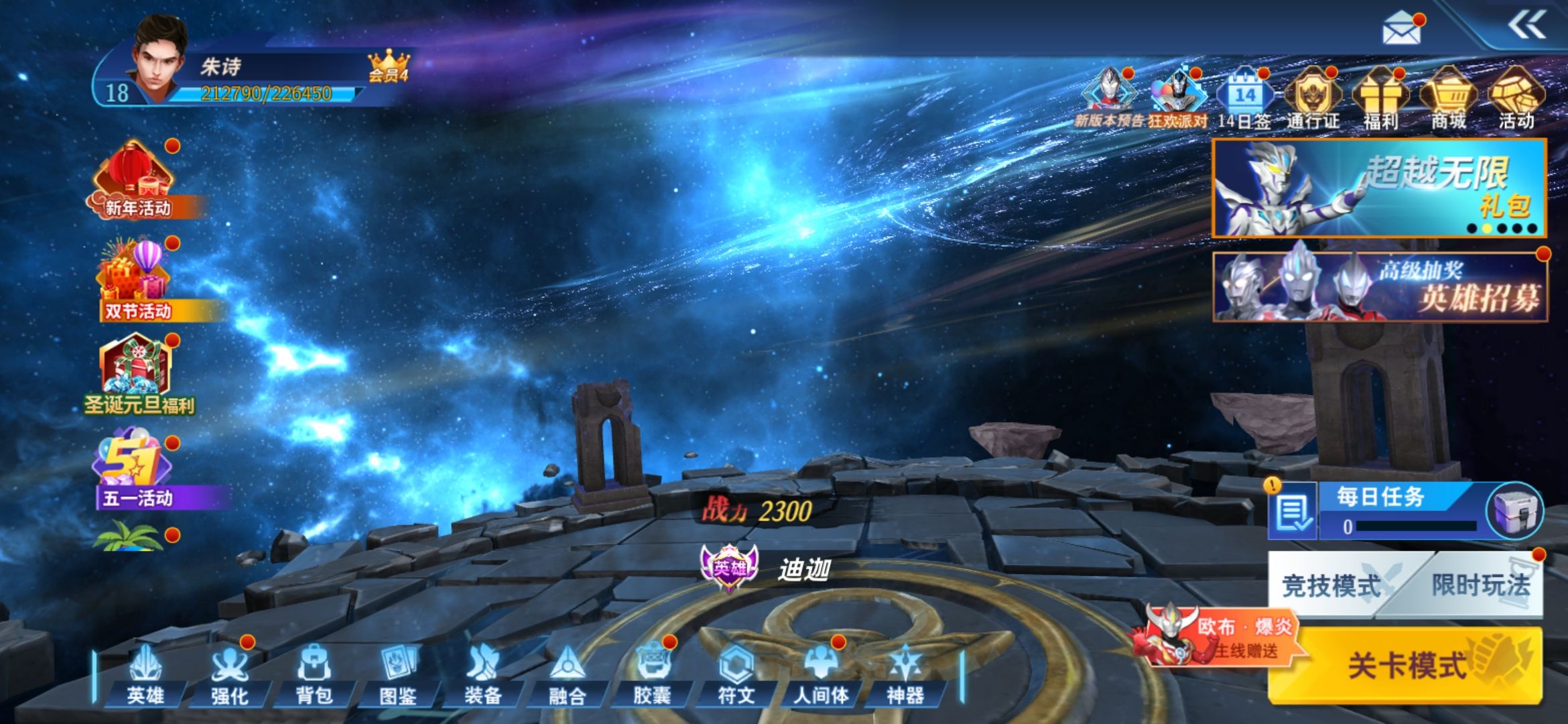Open the player profile portrait
The height and width of the screenshot is (724, 1568).
pyautogui.click(x=159, y=60)
